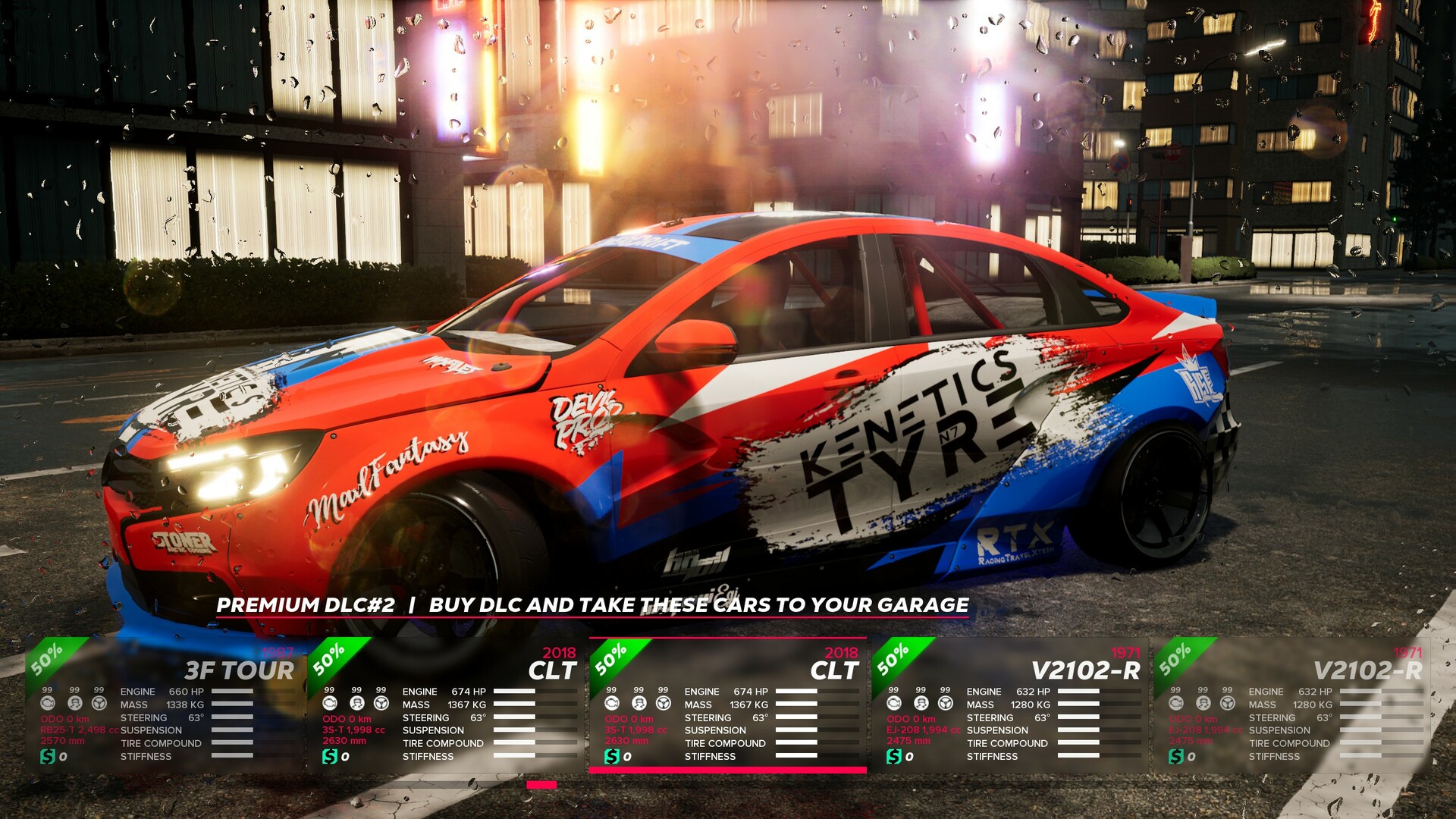1456x819 pixels.
Task: Click the driver helmet icon on 3F TOUR card
Action: click(x=75, y=704)
